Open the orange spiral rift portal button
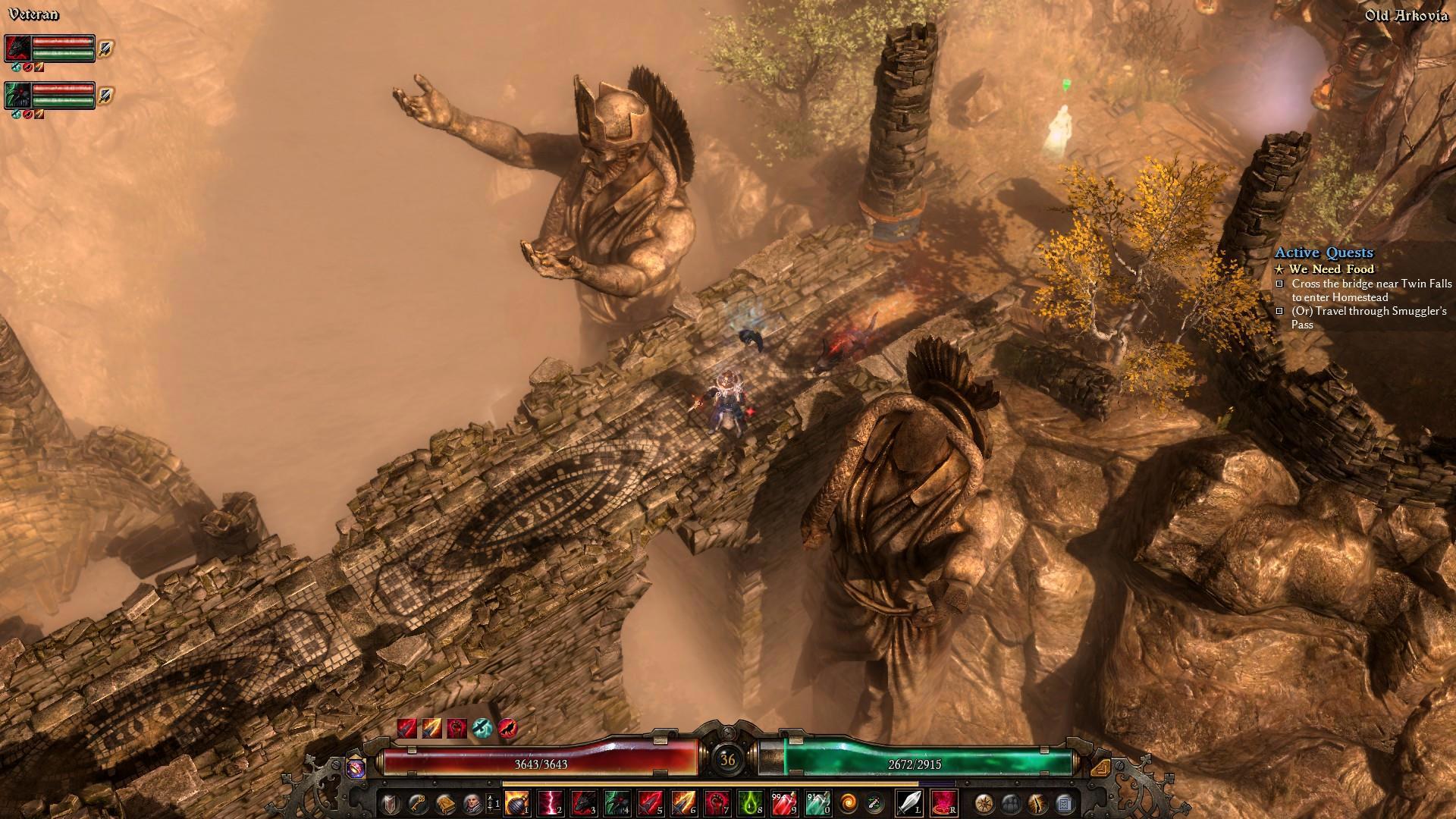 [x=846, y=802]
